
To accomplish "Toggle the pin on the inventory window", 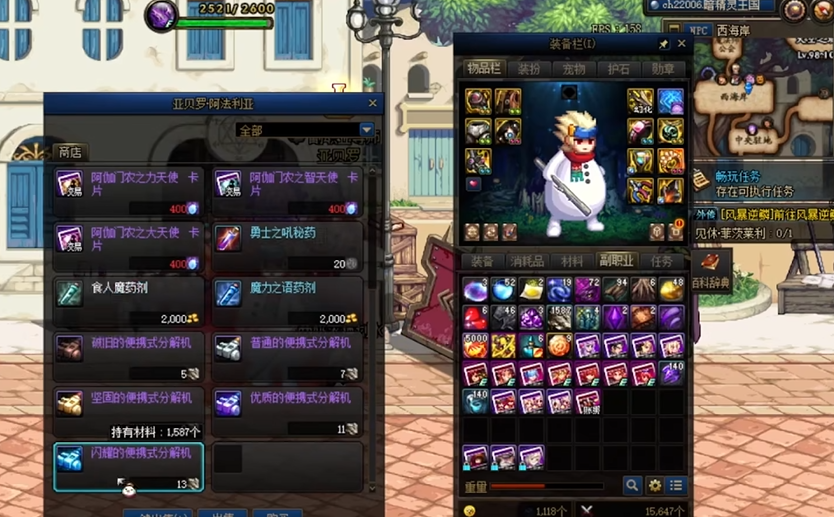I will [664, 45].
